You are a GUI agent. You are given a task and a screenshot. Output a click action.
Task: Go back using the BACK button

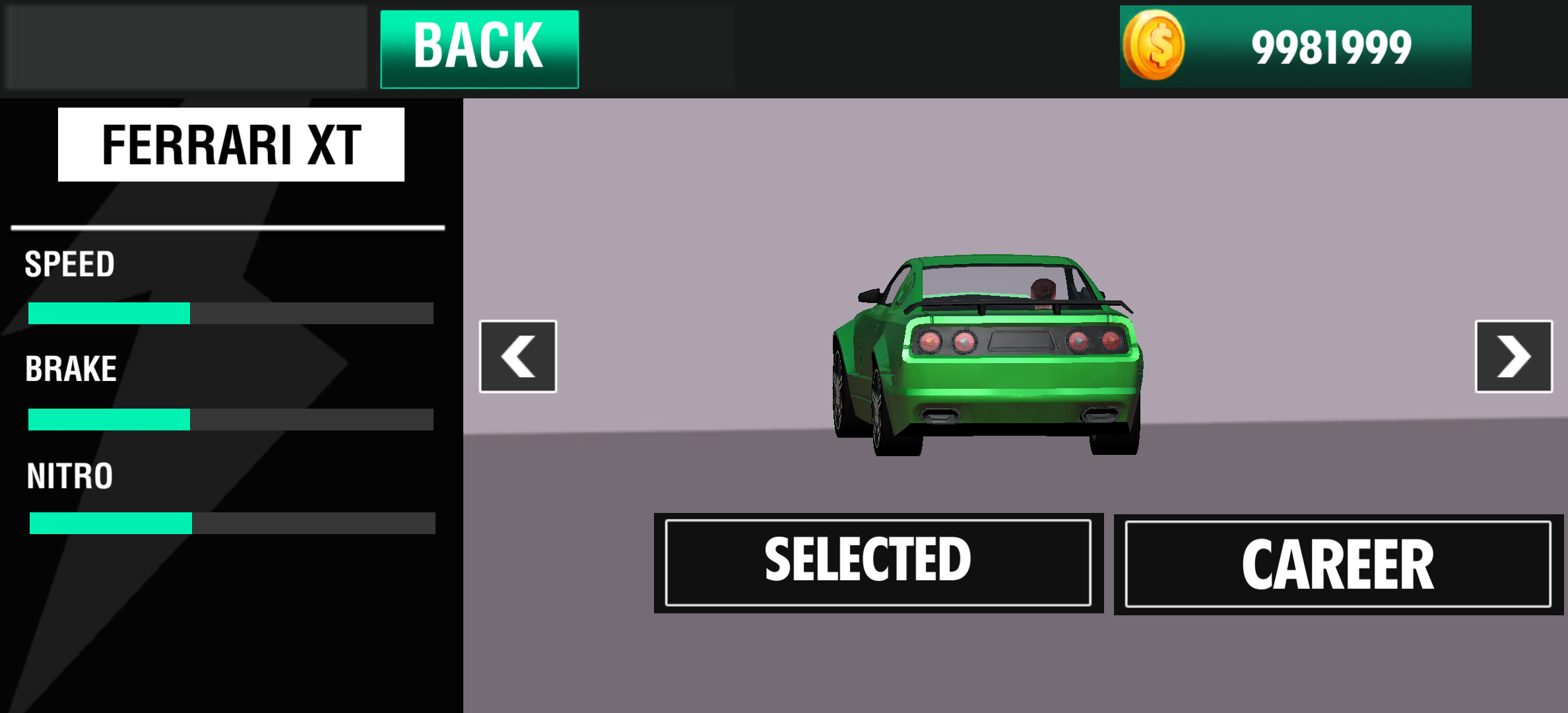pos(480,49)
